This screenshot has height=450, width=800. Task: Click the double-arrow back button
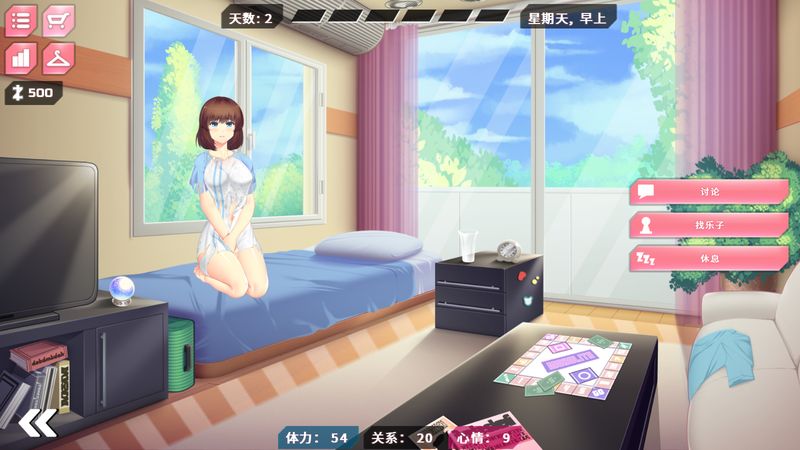38,423
